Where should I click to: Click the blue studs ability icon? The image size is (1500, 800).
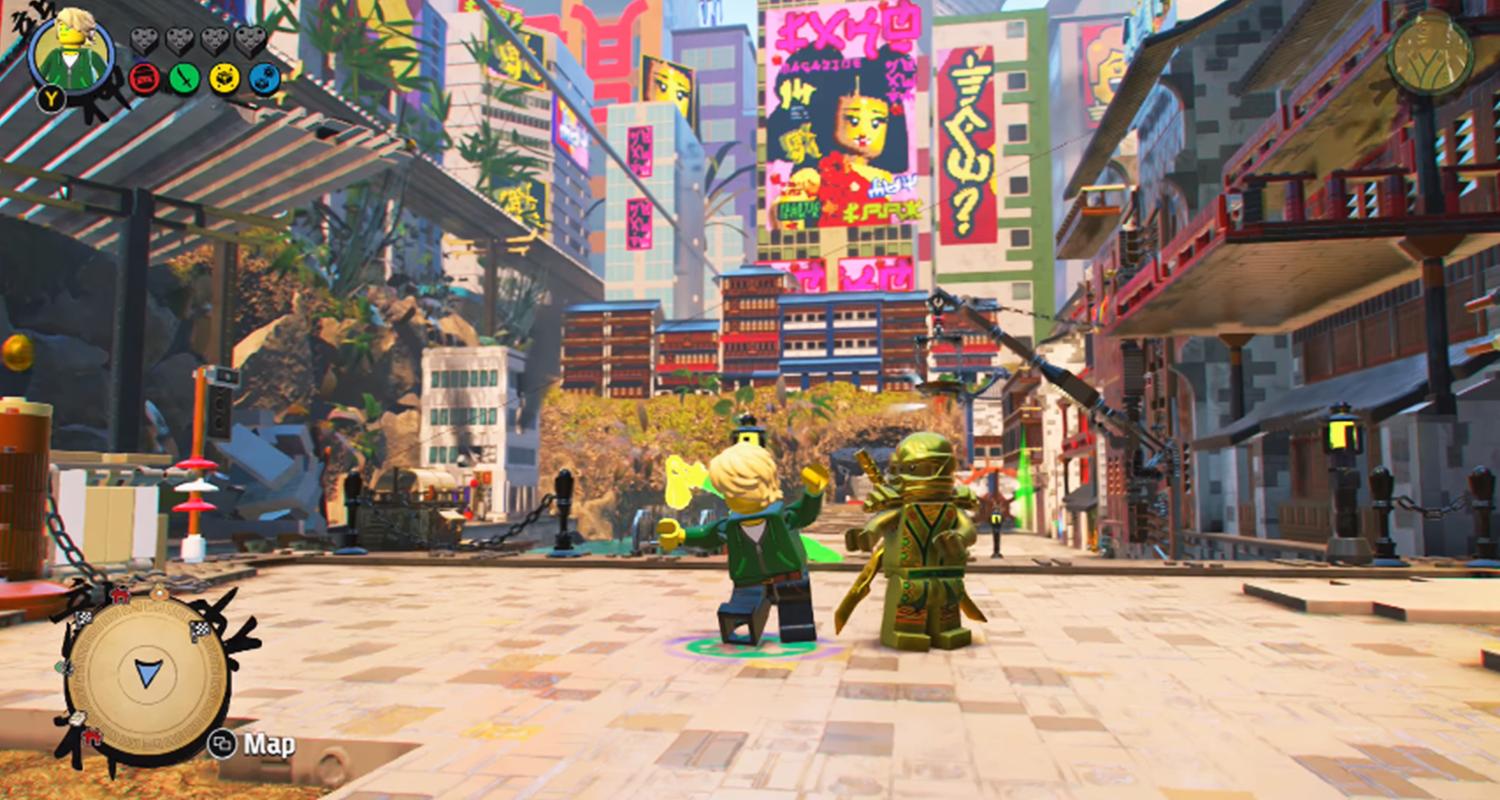[x=264, y=78]
